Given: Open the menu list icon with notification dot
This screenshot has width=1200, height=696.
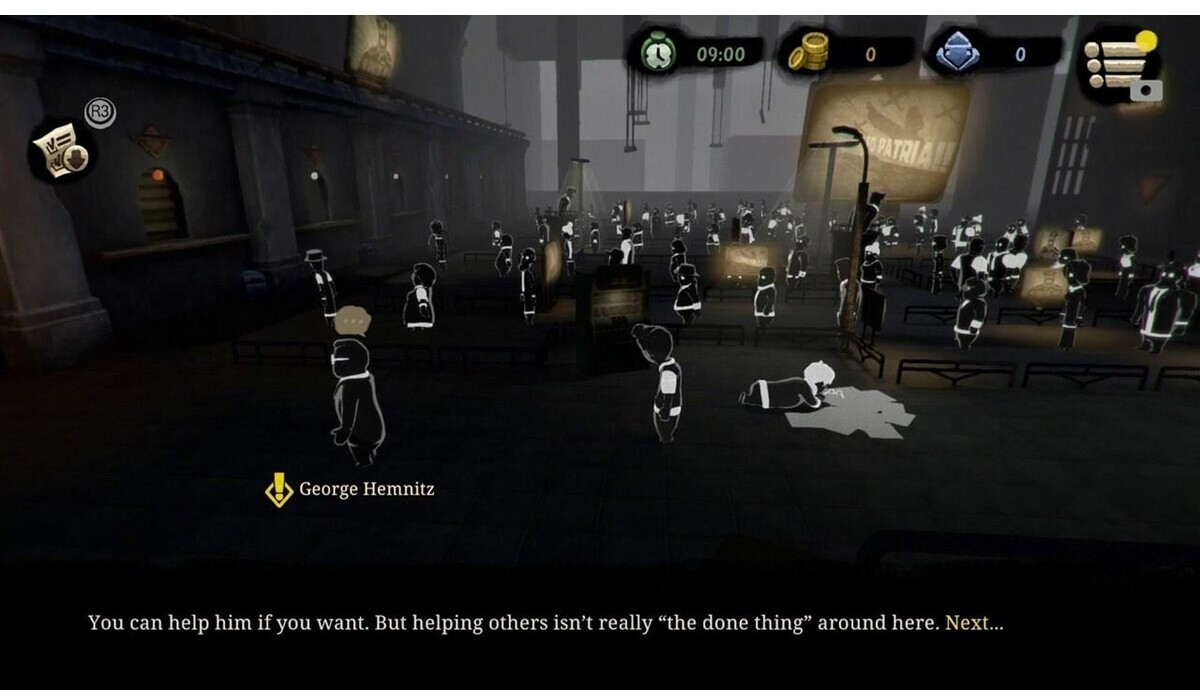Looking at the screenshot, I should (1118, 63).
